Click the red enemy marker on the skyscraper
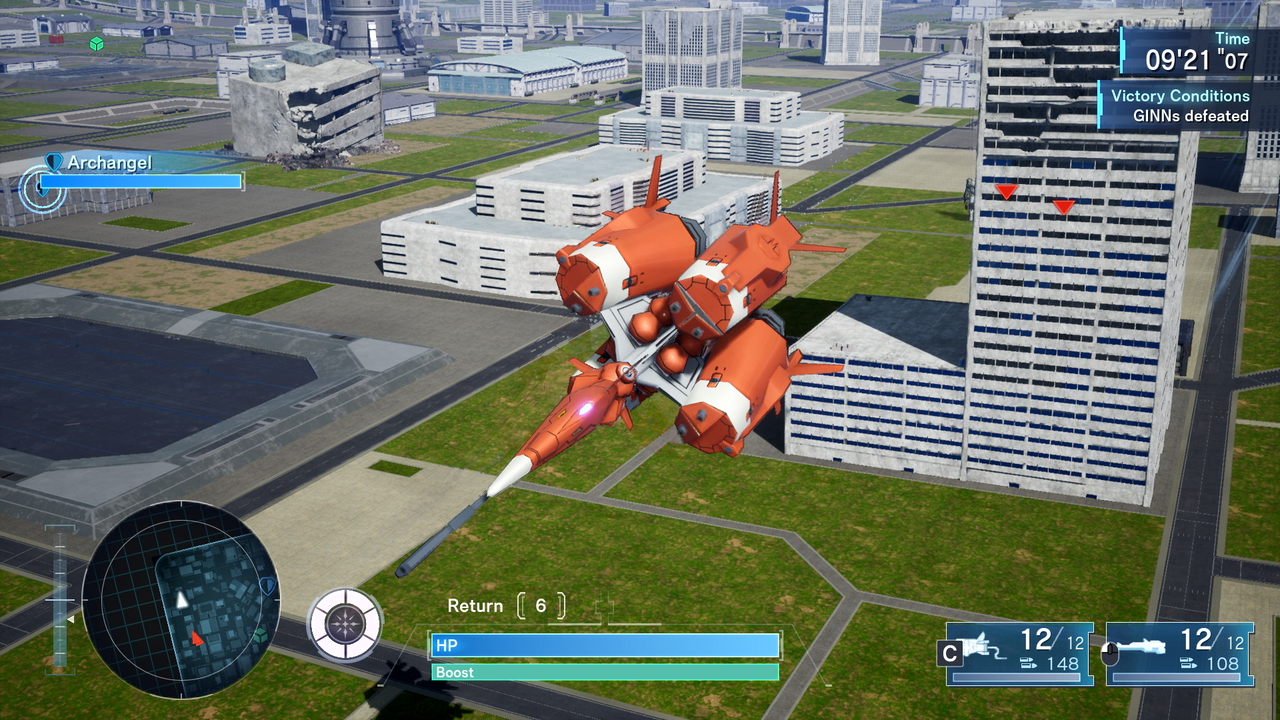1280x720 pixels. click(1005, 190)
